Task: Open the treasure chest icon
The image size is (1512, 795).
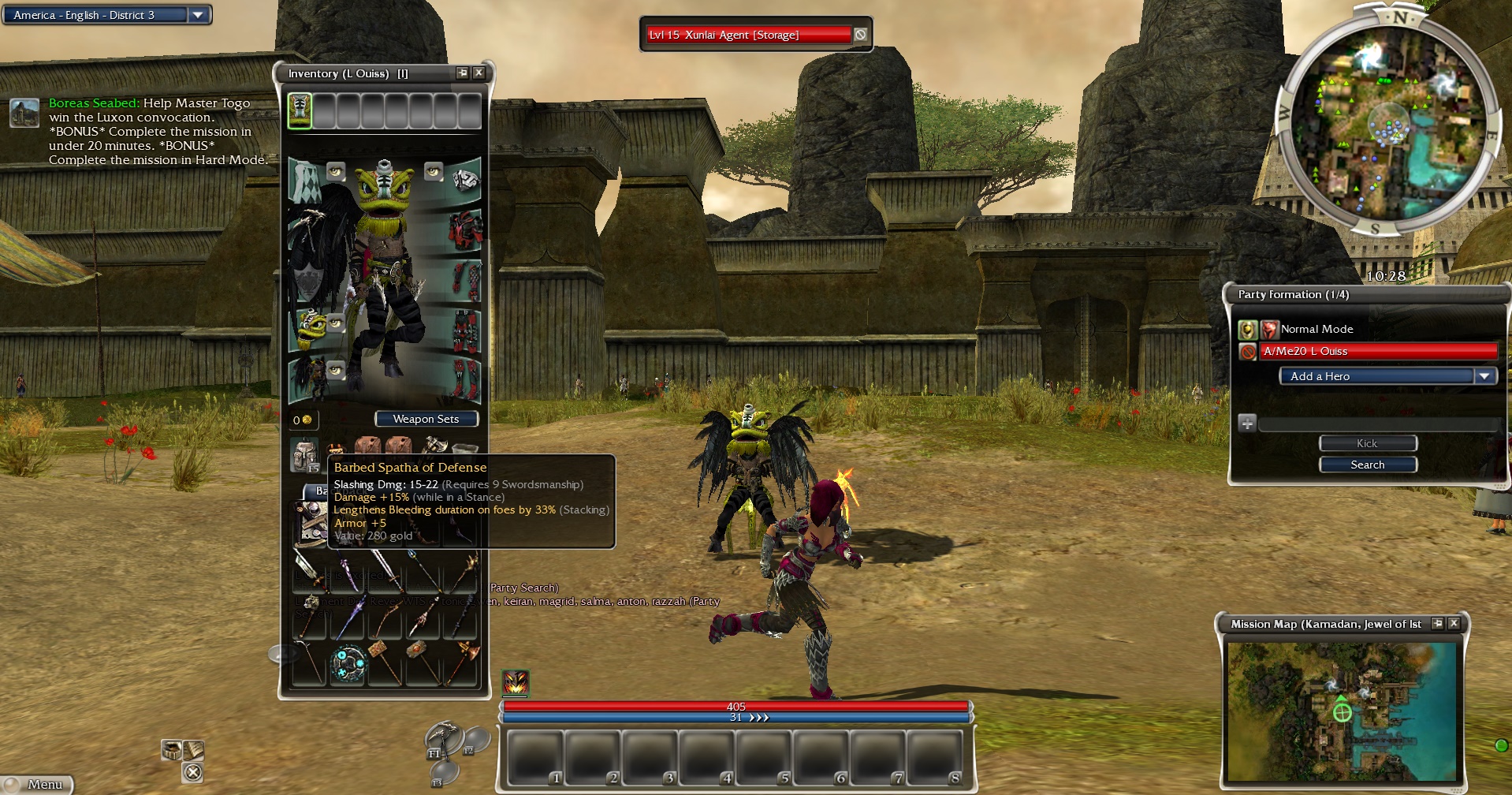Action: [x=171, y=749]
